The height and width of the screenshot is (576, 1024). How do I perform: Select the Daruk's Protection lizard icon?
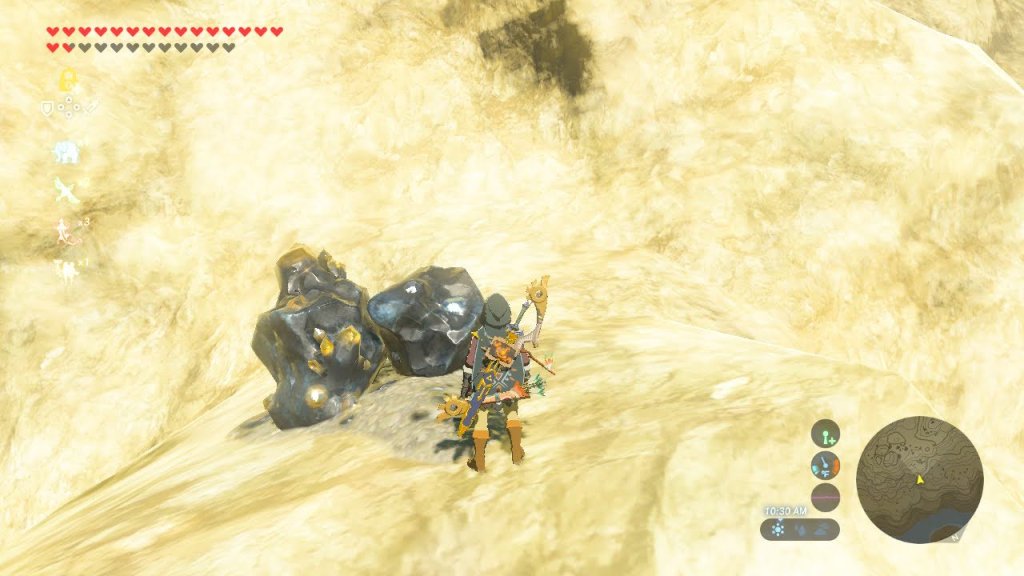(66, 230)
